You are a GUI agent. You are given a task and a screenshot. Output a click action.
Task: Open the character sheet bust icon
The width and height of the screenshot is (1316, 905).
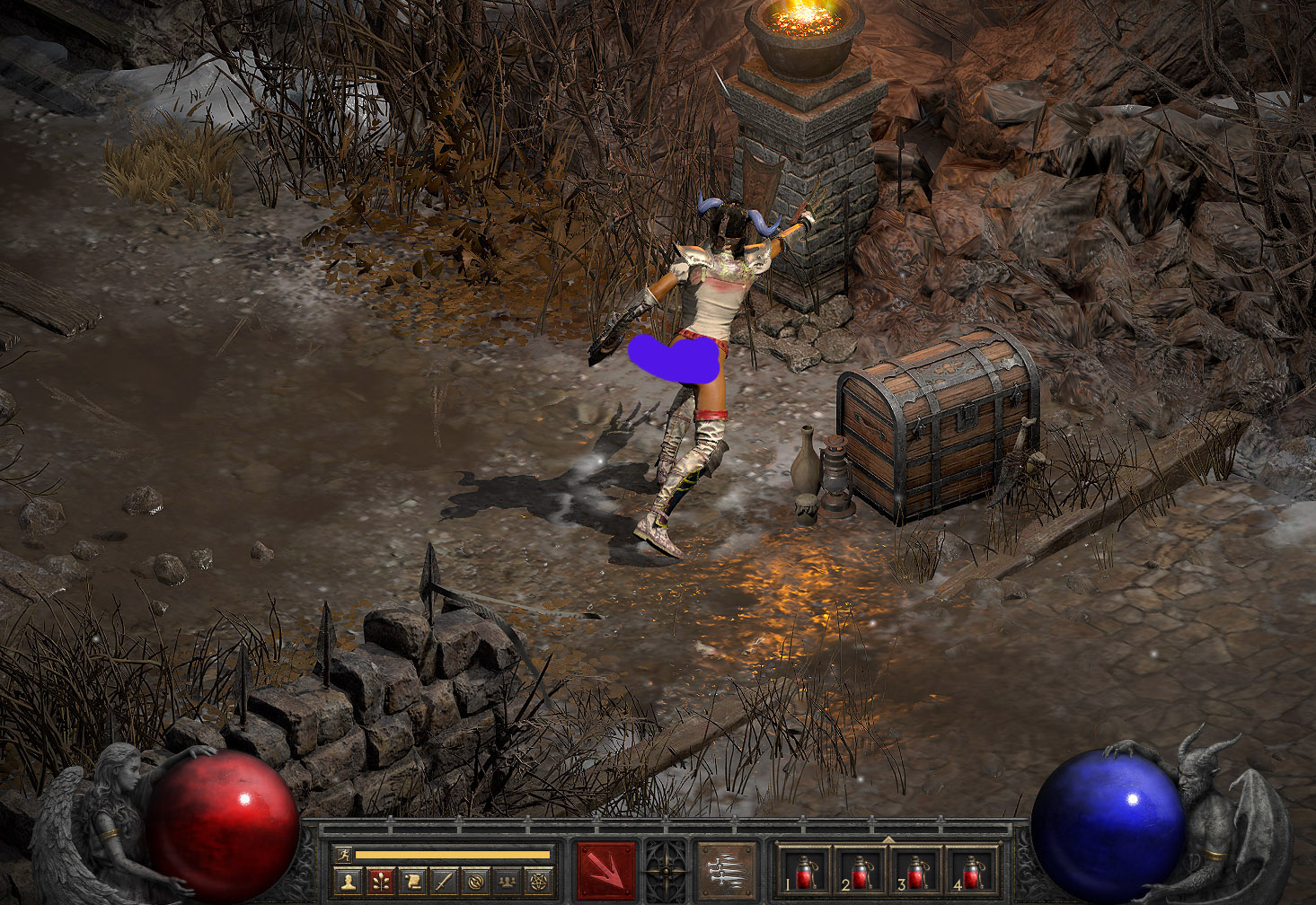click(x=348, y=882)
